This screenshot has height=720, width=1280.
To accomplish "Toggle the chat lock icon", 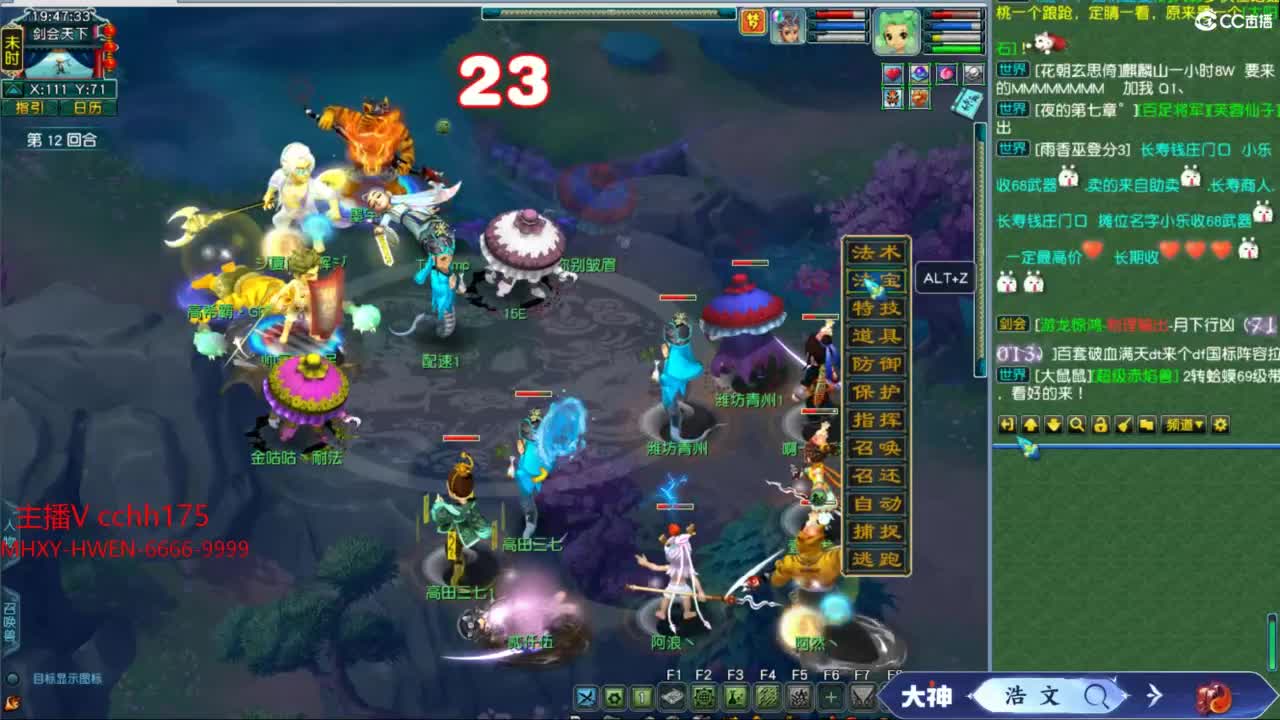I will [x=1102, y=425].
